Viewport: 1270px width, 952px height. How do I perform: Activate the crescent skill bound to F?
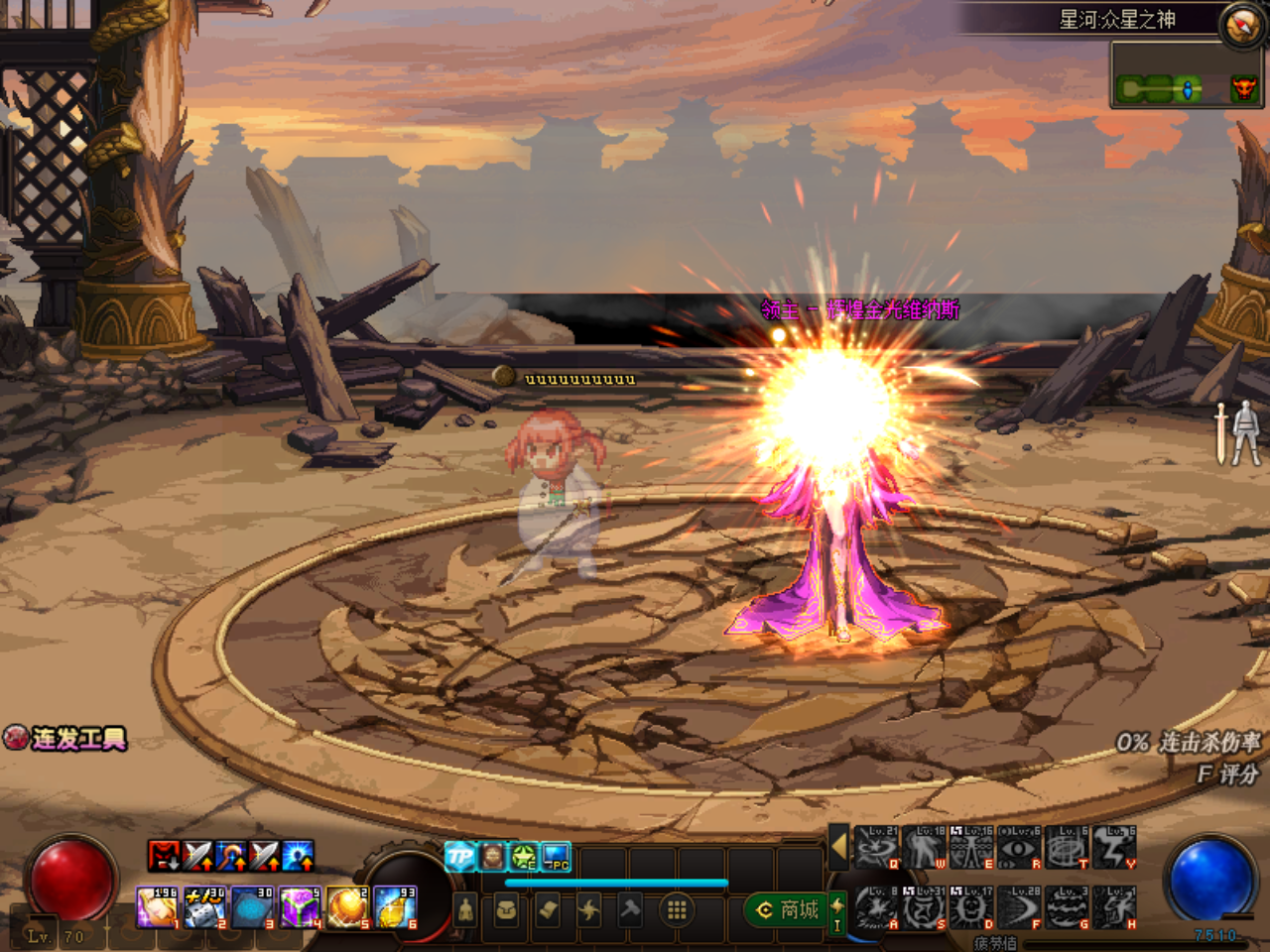click(x=1019, y=907)
